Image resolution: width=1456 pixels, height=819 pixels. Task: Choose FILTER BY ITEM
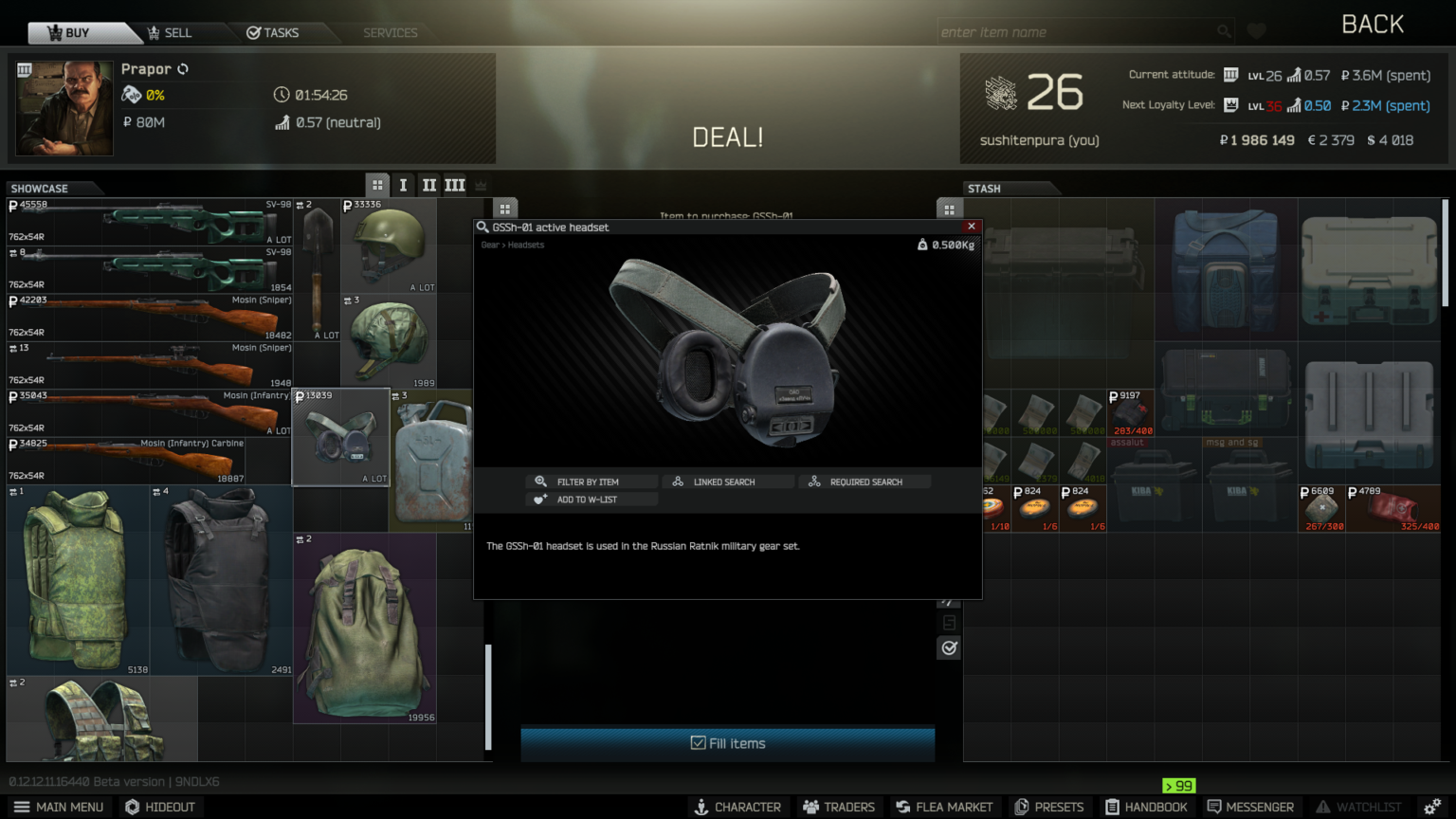pyautogui.click(x=588, y=482)
